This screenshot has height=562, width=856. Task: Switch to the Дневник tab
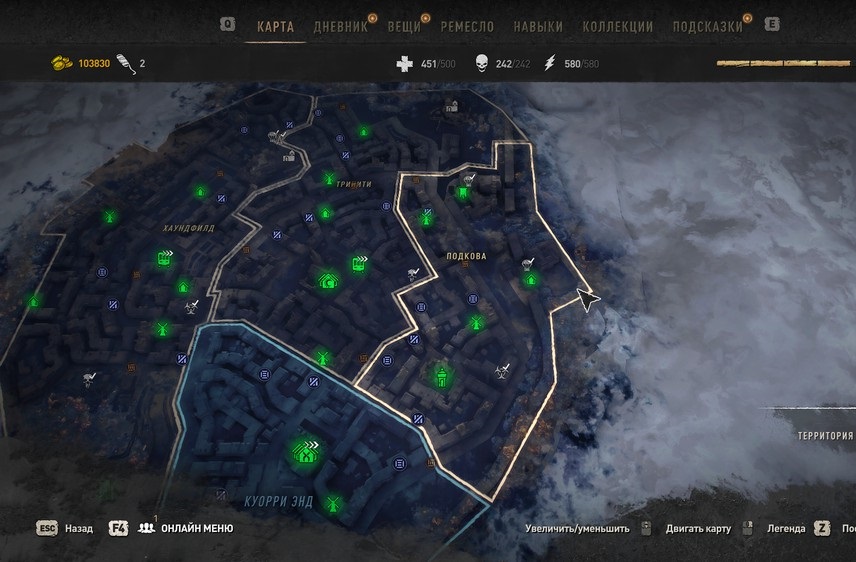coord(340,27)
